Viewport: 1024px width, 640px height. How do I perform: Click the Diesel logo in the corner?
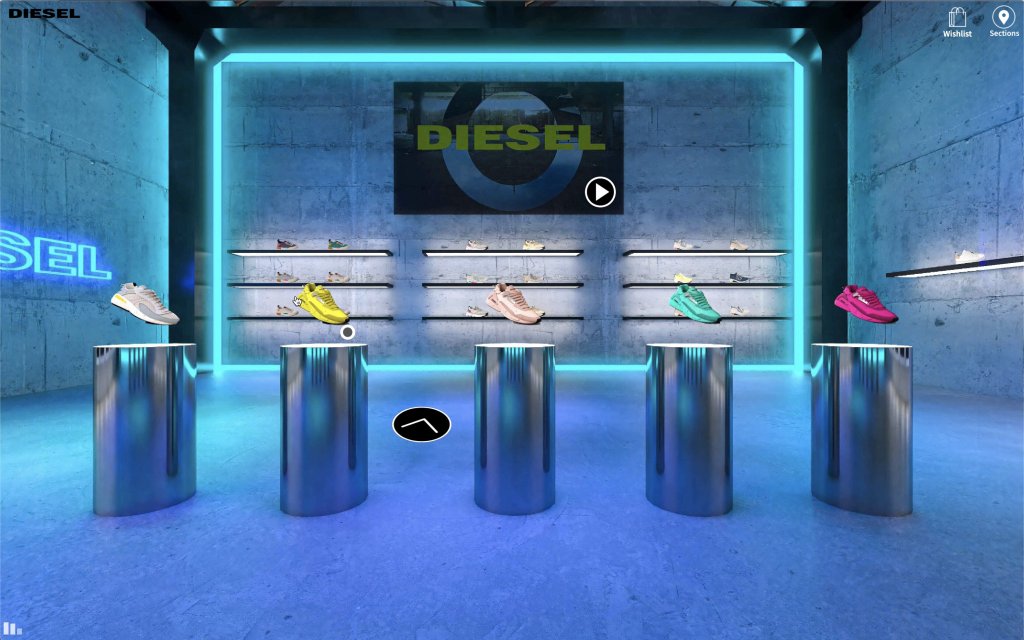44,13
